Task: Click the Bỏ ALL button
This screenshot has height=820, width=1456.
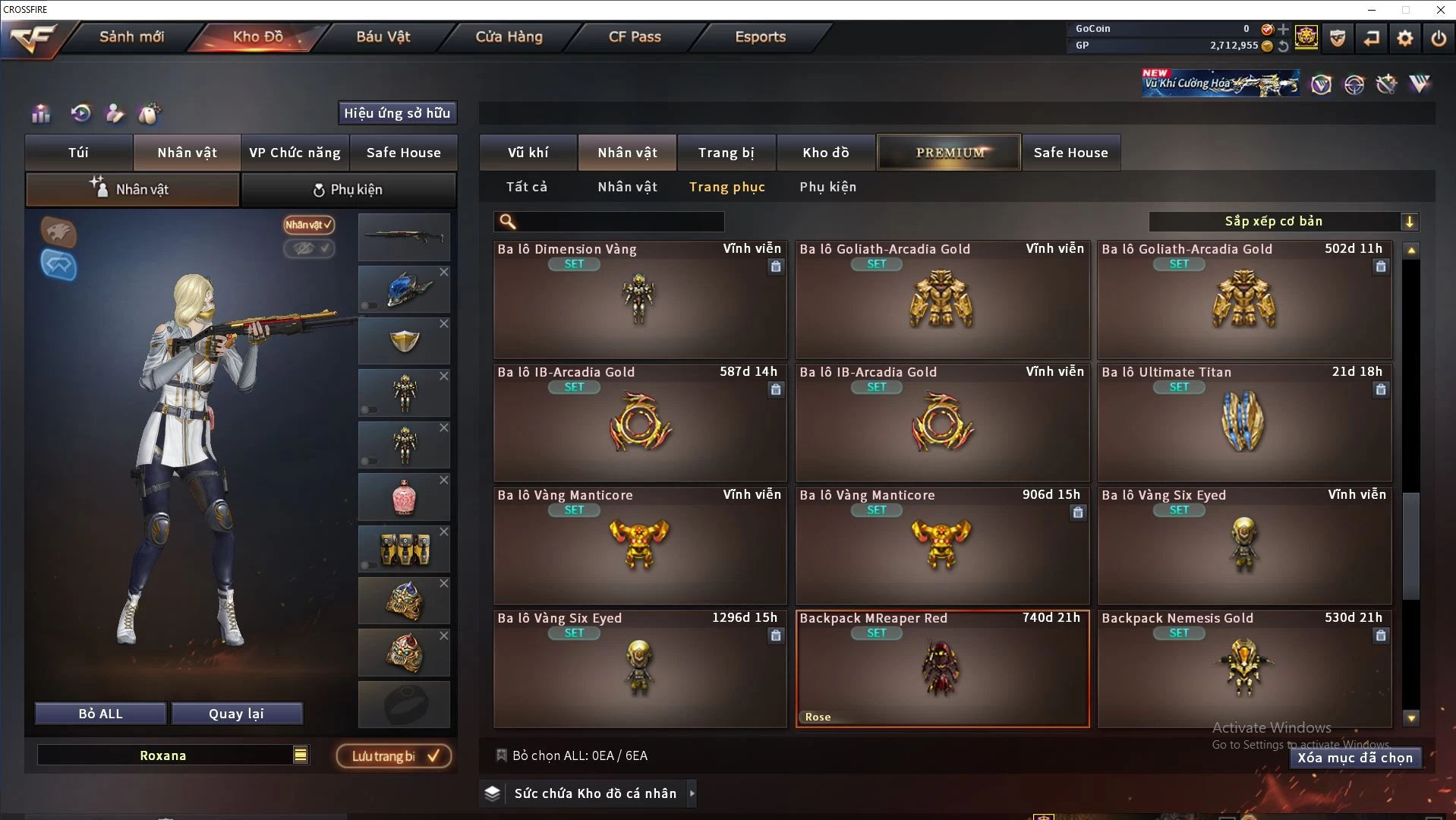Action: (100, 714)
